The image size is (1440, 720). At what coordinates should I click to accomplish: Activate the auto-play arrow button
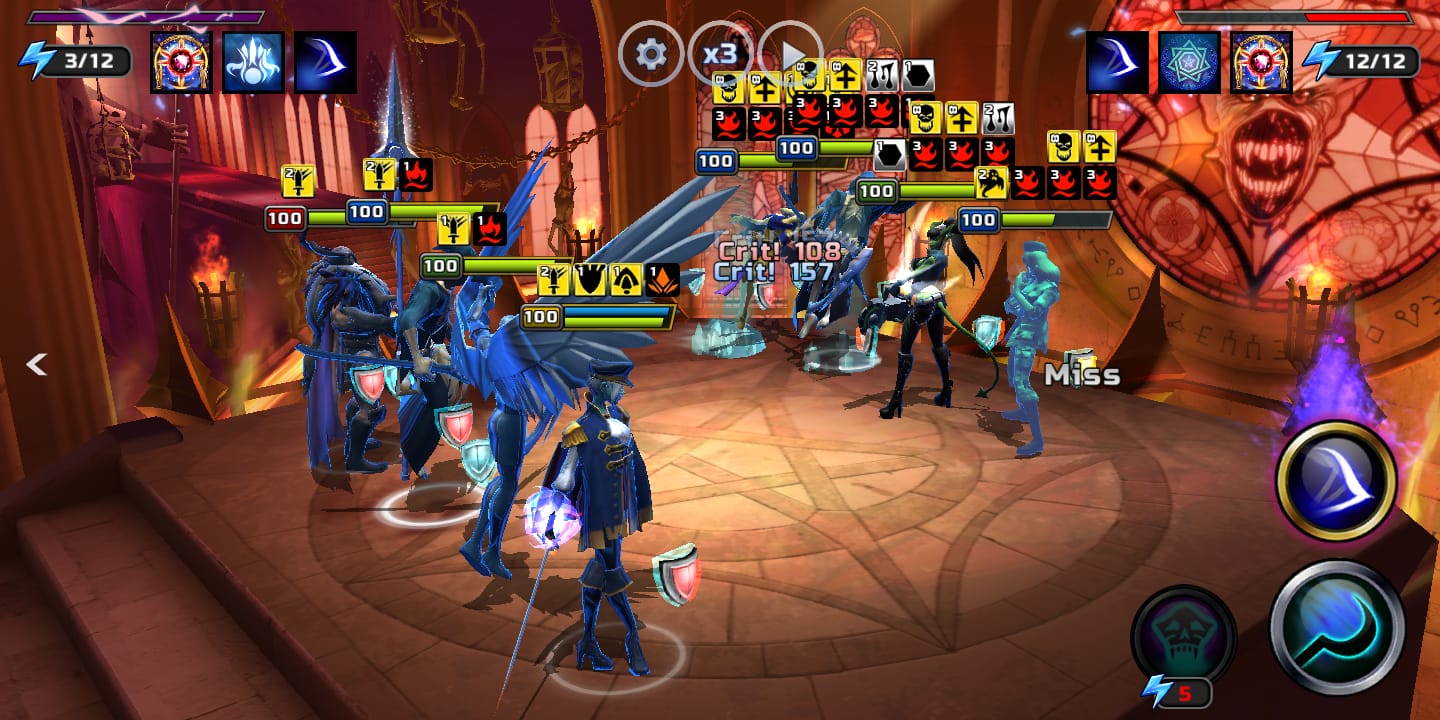(x=790, y=53)
